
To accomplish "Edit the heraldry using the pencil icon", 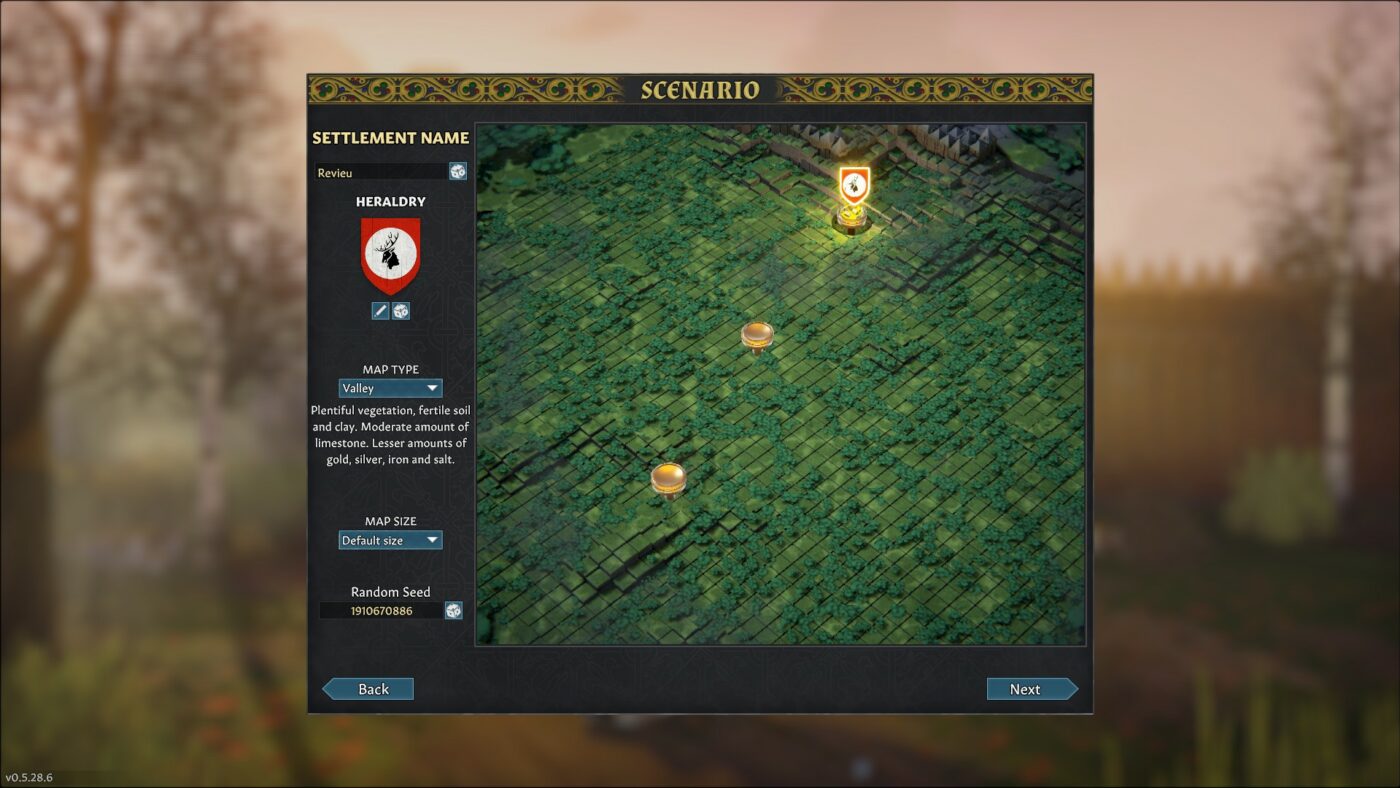I will [380, 310].
